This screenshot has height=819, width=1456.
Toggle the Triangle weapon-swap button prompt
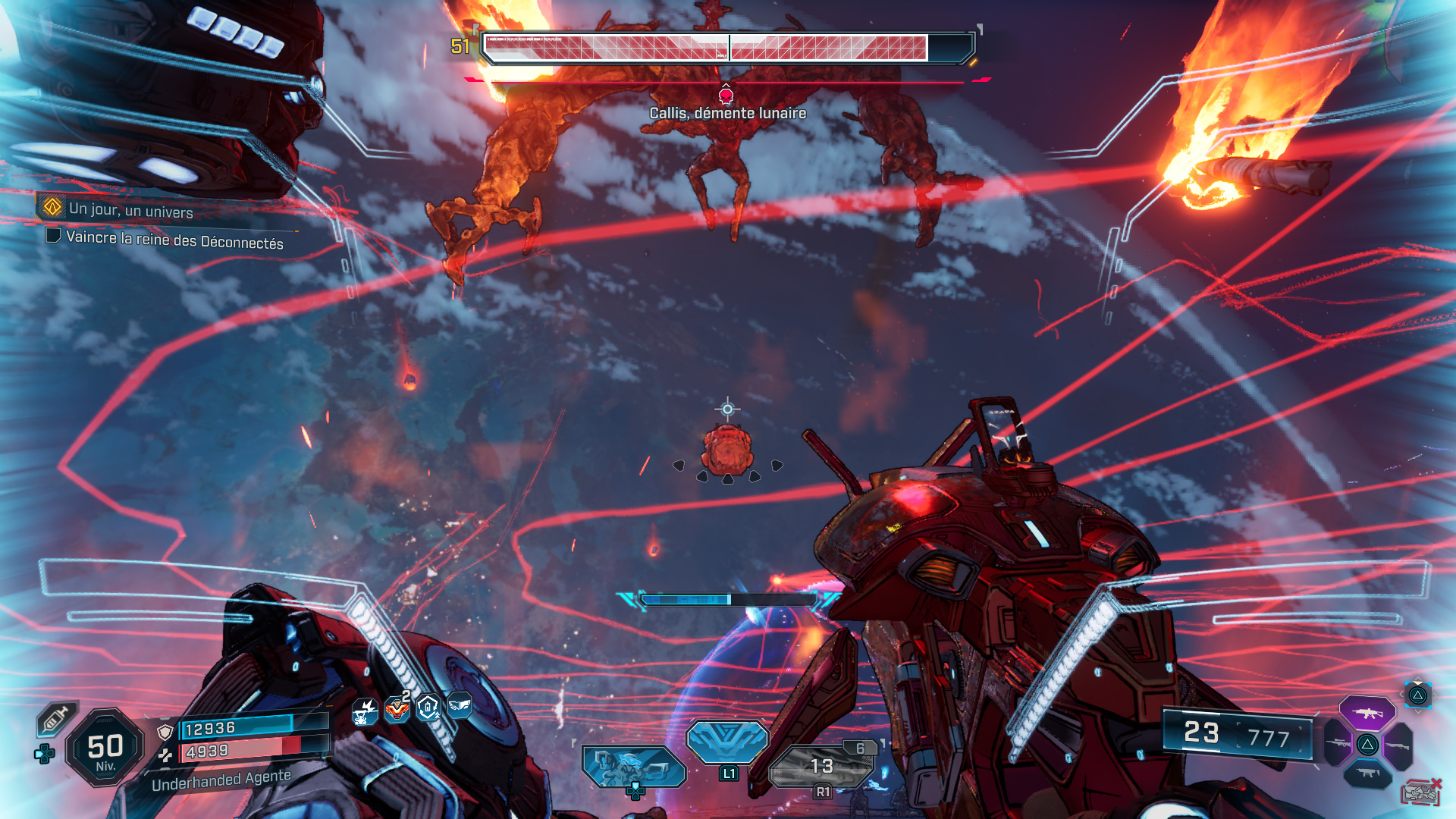(1420, 696)
